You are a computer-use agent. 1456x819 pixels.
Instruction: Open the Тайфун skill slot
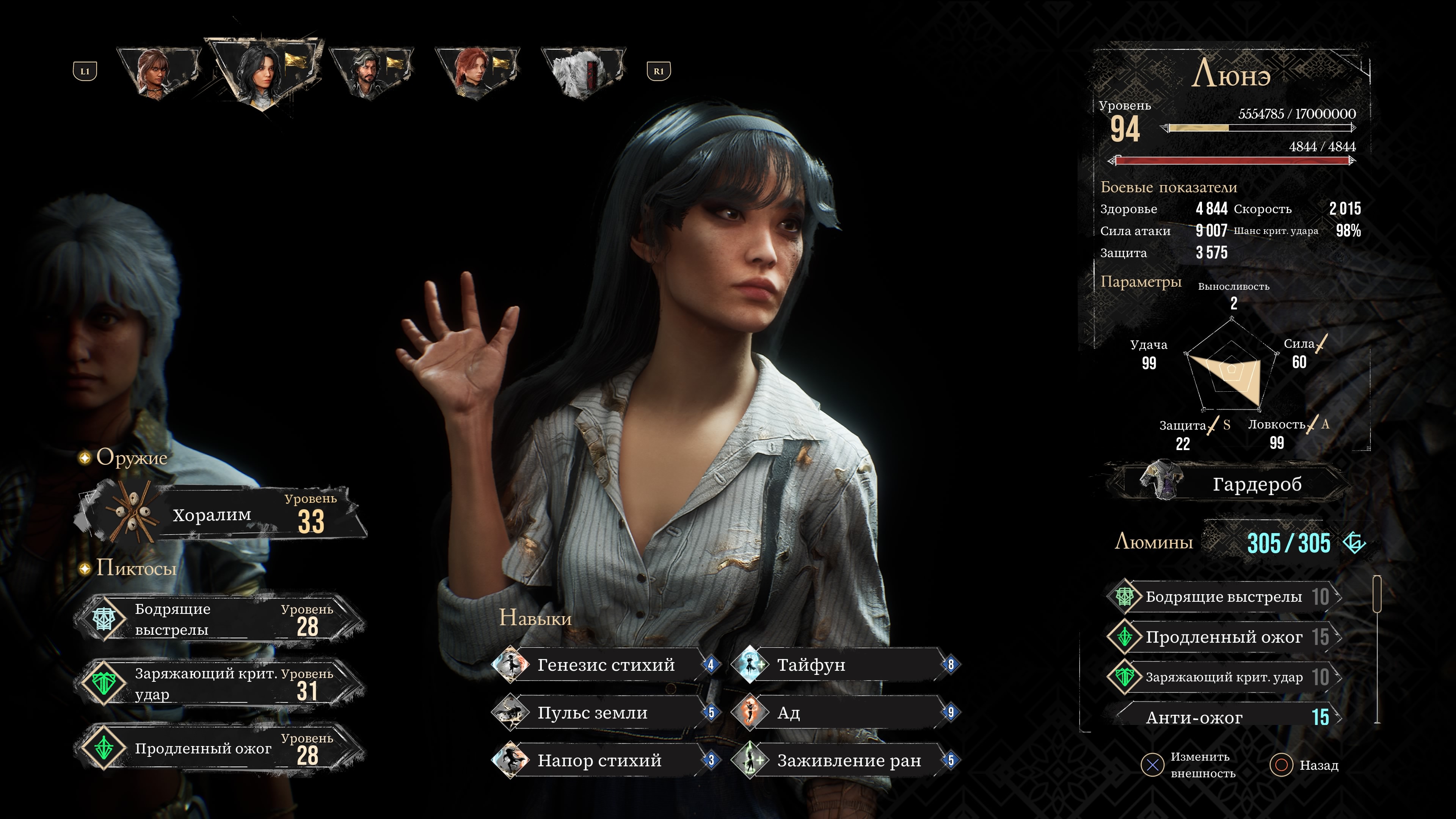[x=844, y=665]
